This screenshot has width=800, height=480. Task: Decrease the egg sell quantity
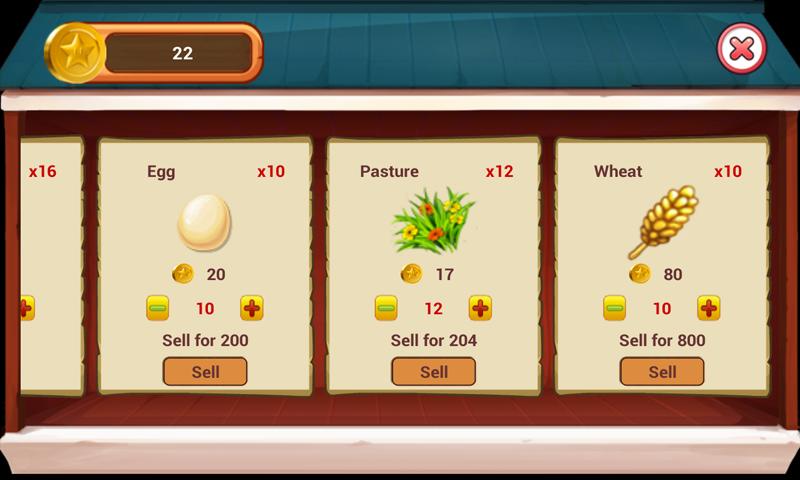click(x=158, y=308)
